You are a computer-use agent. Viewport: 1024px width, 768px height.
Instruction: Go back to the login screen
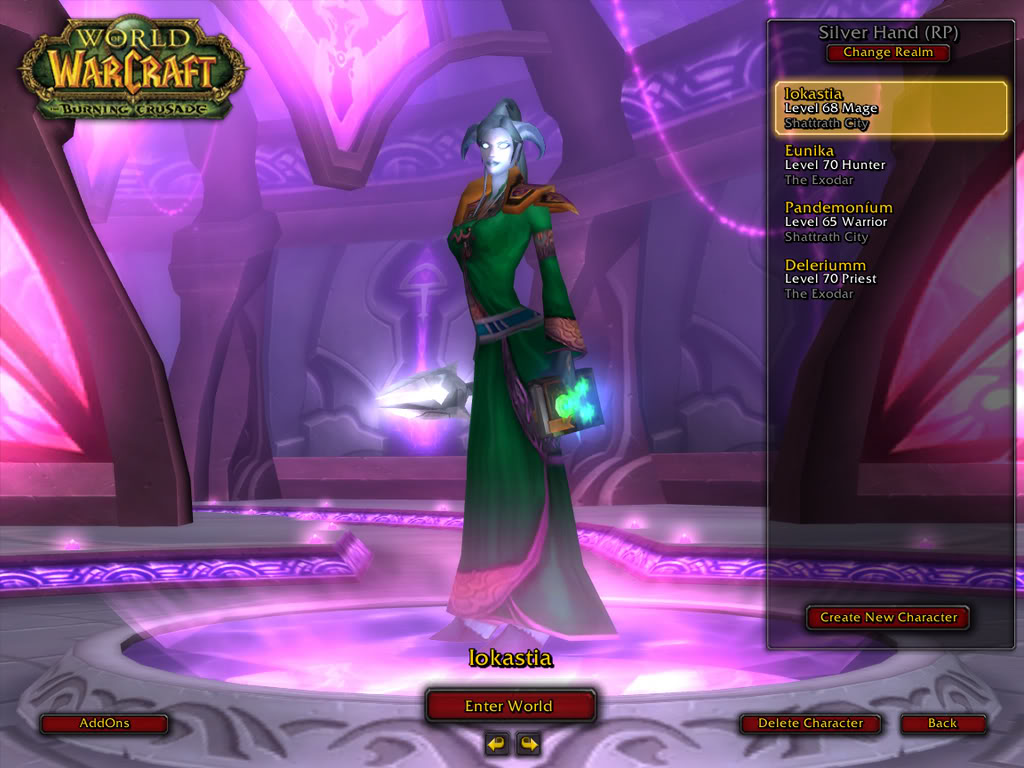pos(942,723)
